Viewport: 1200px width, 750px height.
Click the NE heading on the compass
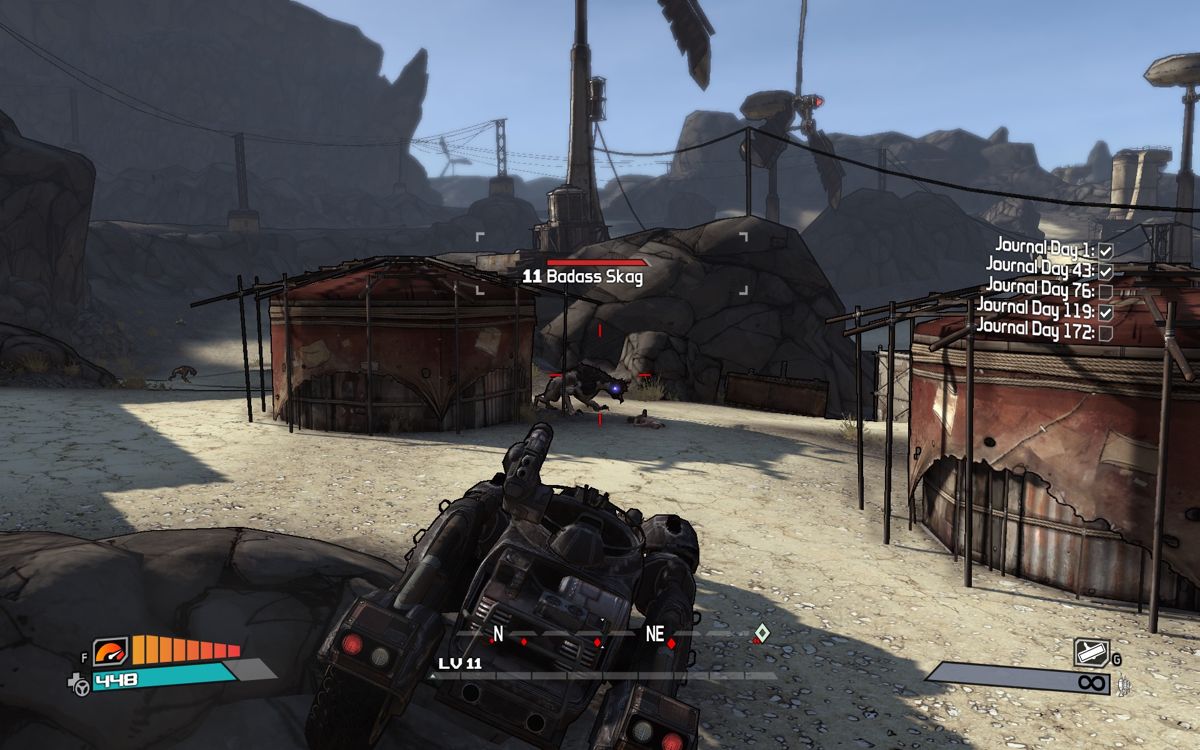pos(655,634)
